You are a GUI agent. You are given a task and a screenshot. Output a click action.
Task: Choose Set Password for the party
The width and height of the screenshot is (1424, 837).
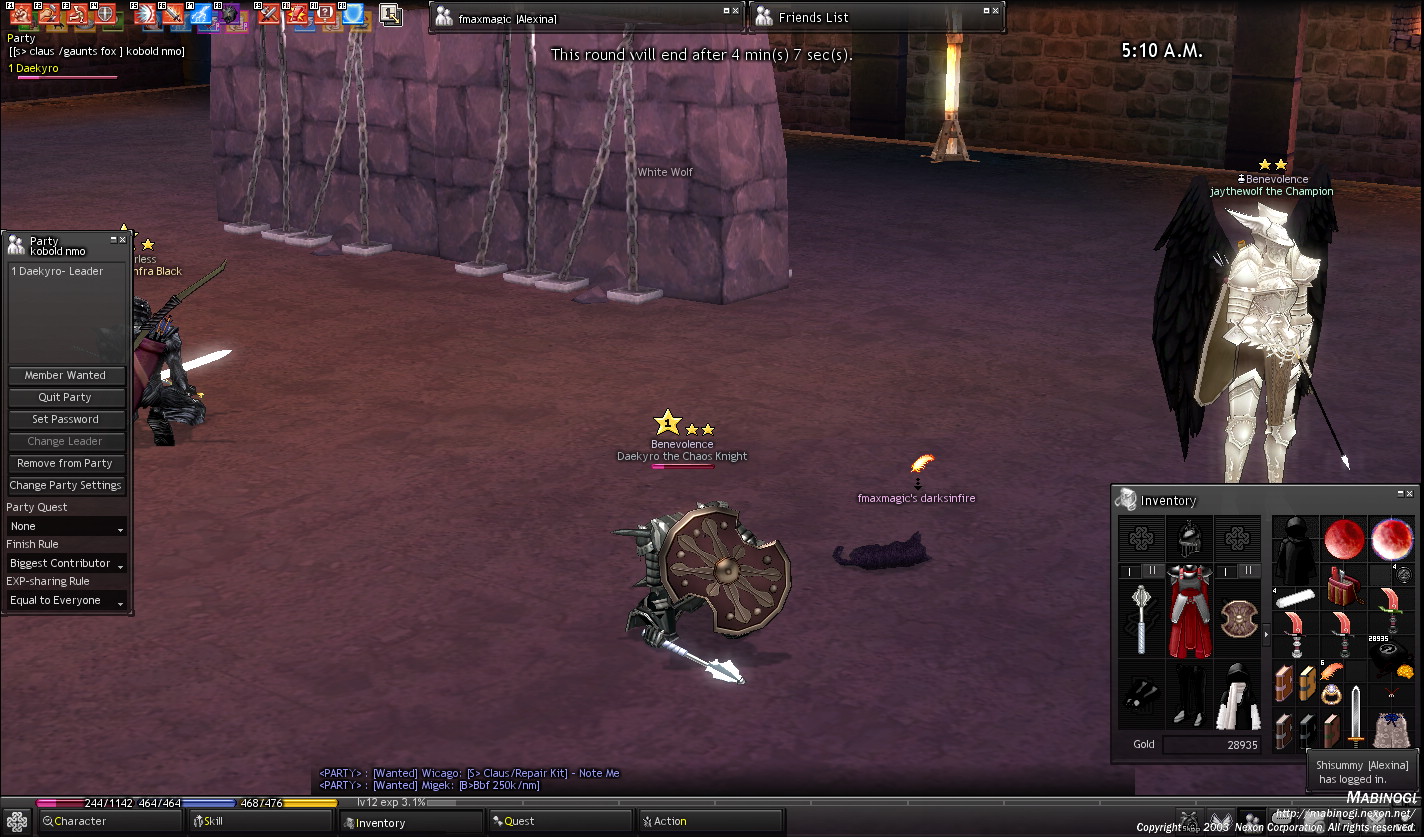66,420
